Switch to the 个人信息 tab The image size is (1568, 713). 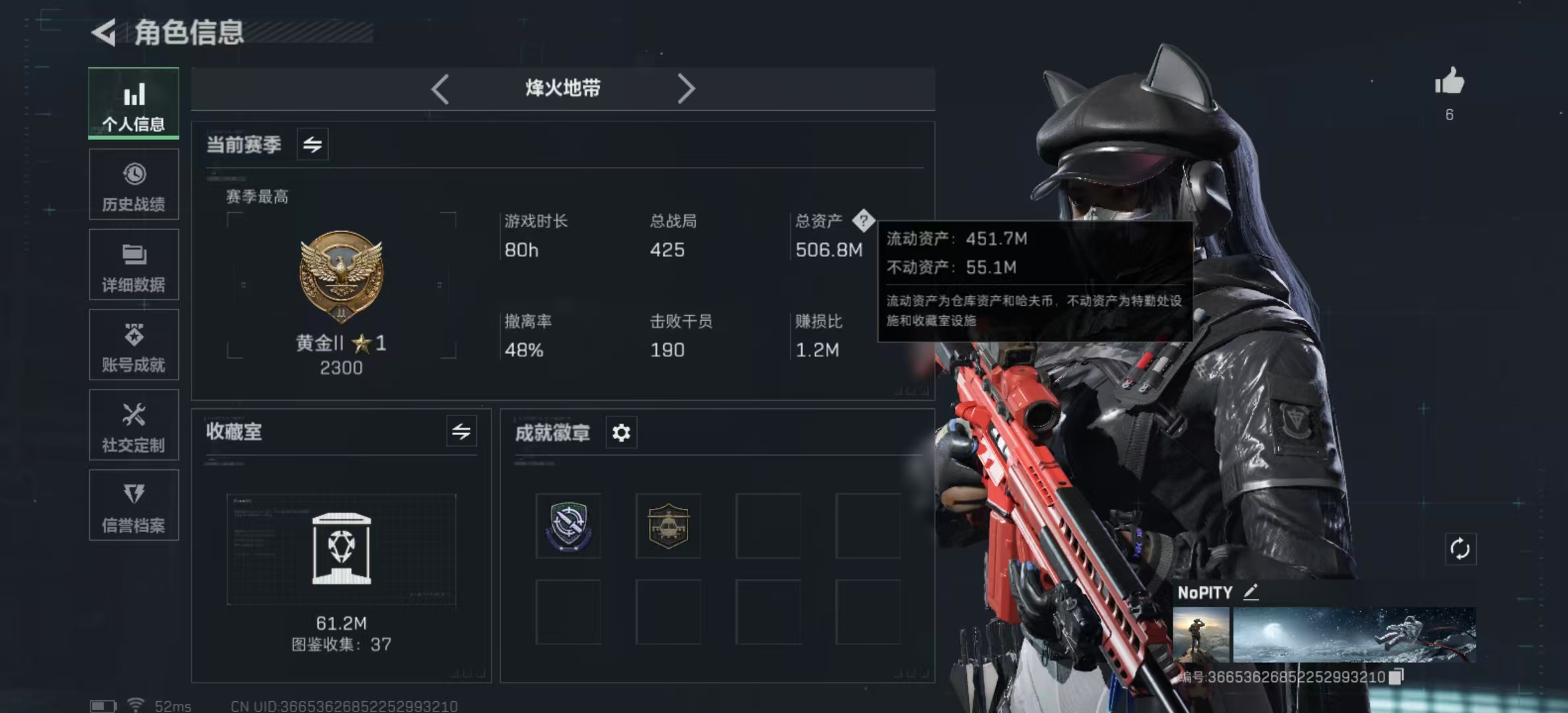click(133, 104)
